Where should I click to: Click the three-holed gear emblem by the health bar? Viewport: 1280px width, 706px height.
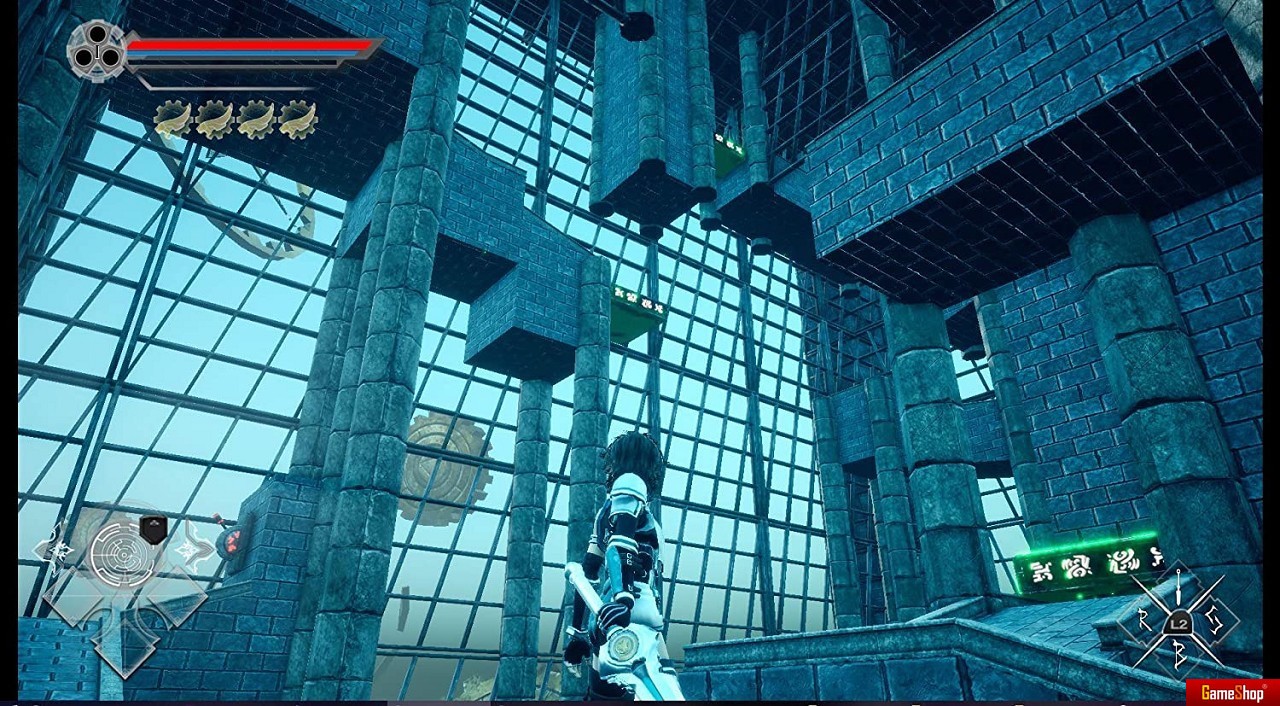[x=97, y=50]
